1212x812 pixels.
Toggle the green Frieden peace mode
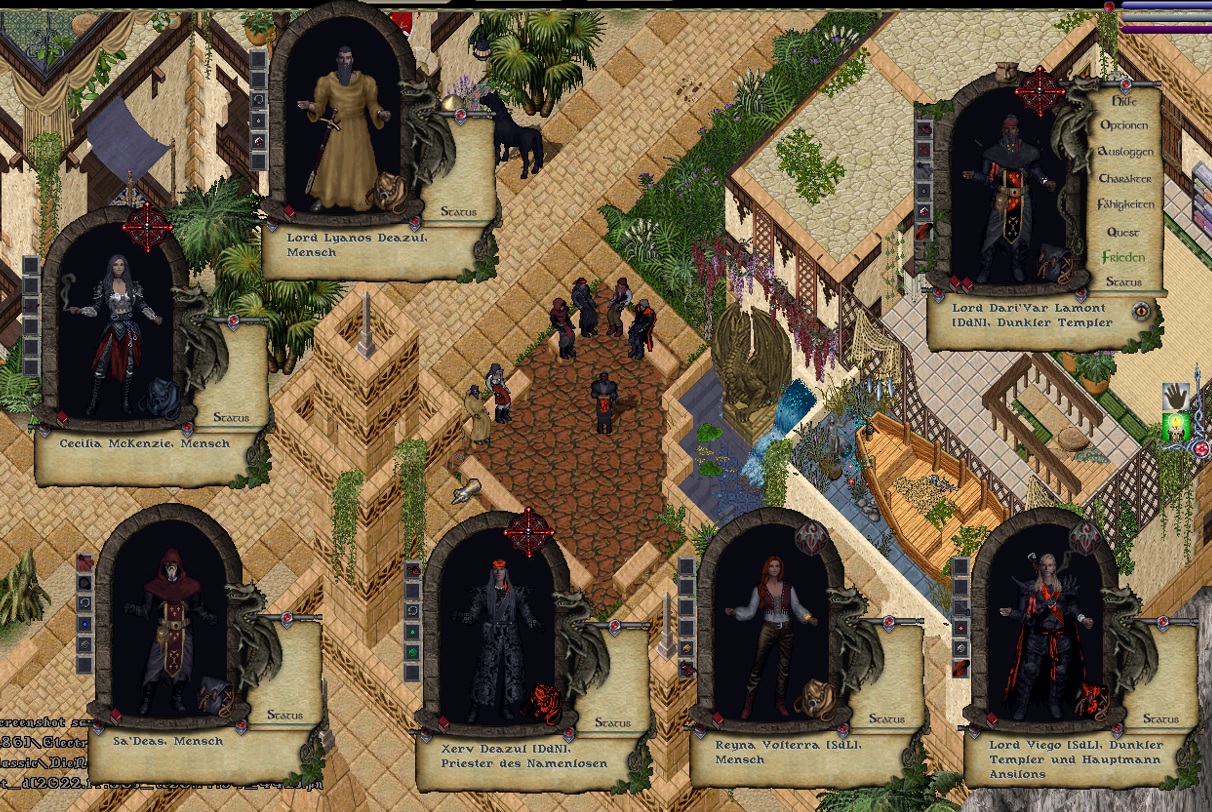pos(1123,257)
